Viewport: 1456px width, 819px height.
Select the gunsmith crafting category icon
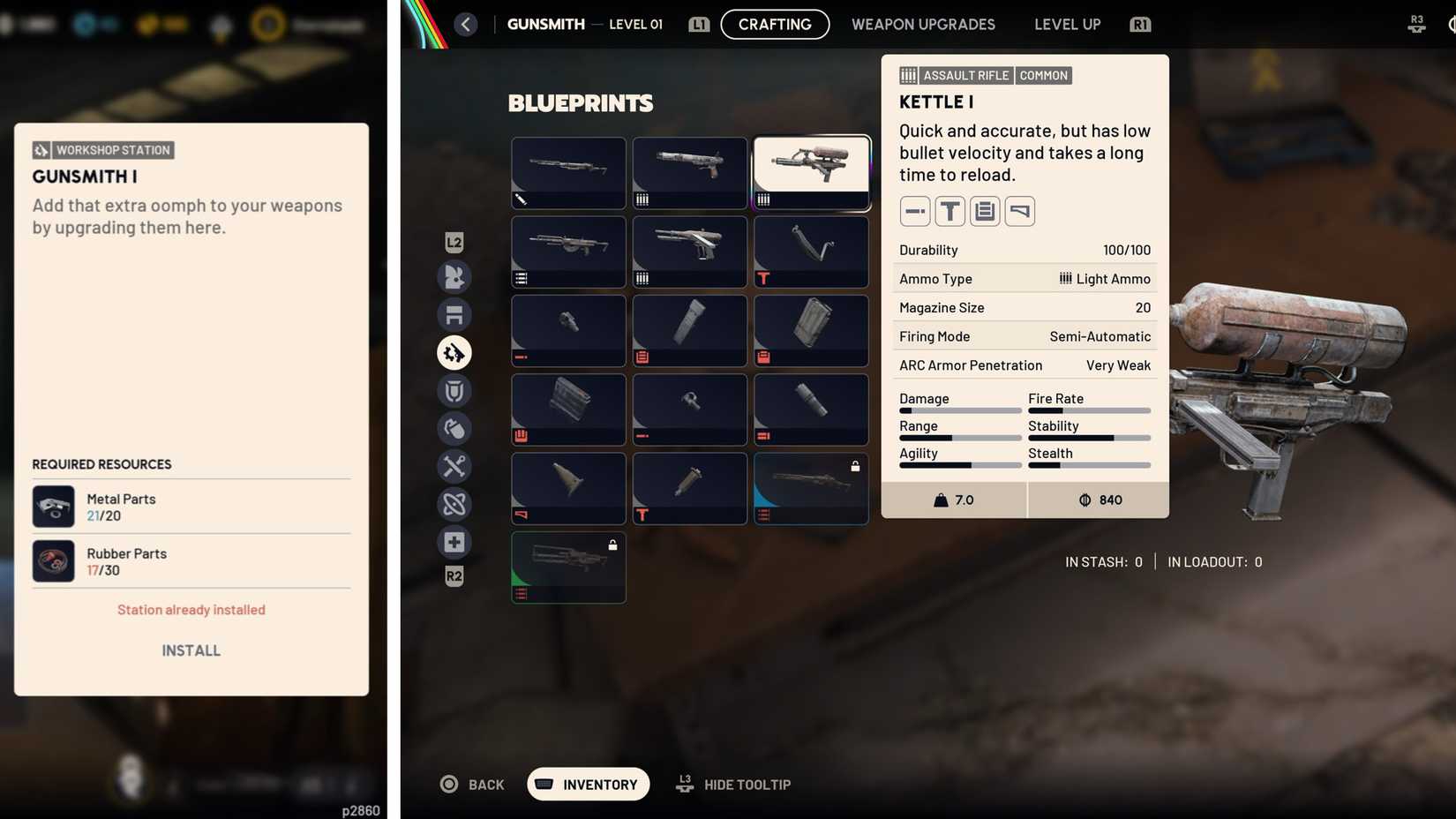(x=454, y=352)
